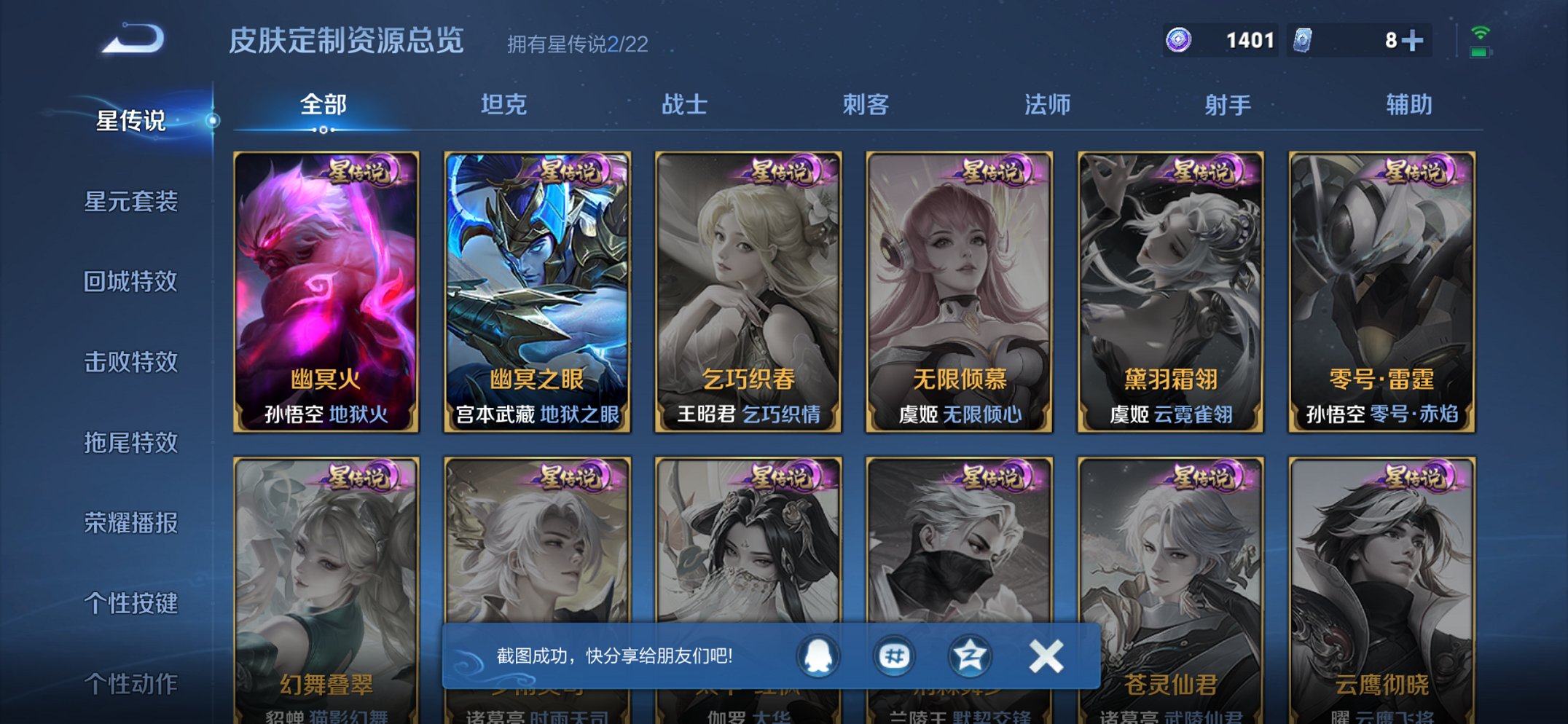Switch to 射手 category

pos(1225,104)
